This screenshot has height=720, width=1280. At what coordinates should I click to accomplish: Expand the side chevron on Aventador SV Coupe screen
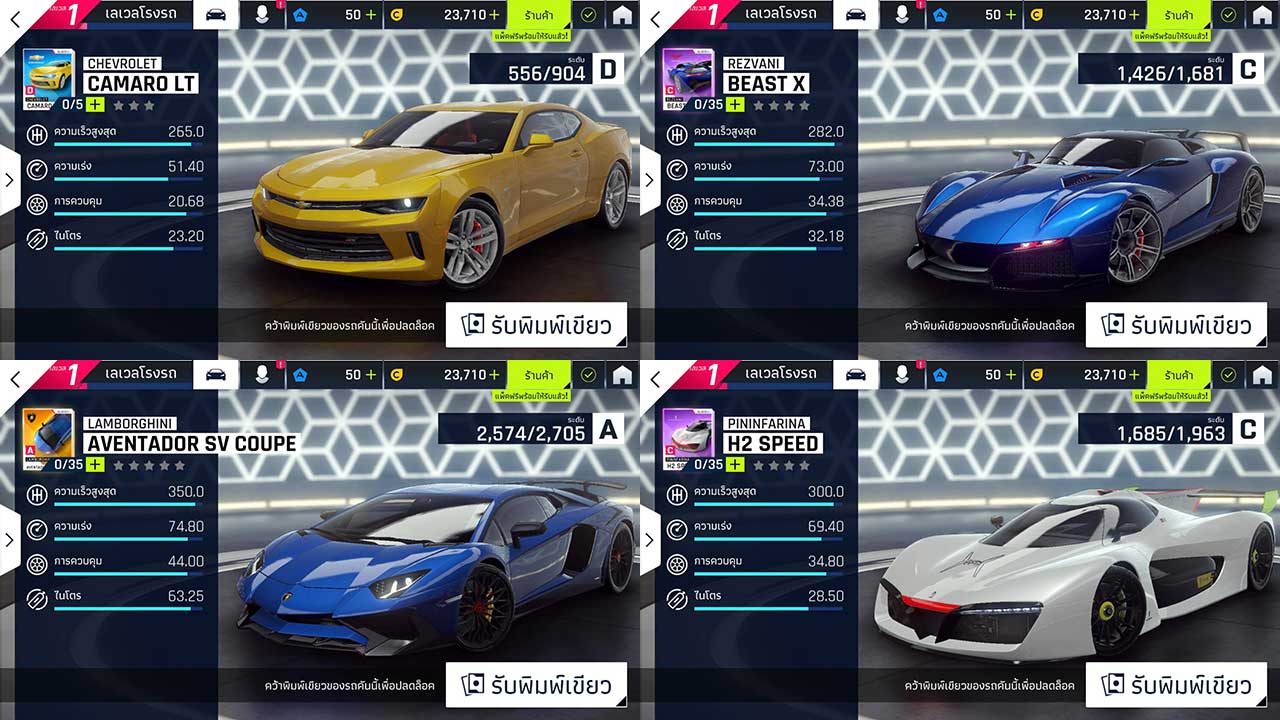coord(8,540)
